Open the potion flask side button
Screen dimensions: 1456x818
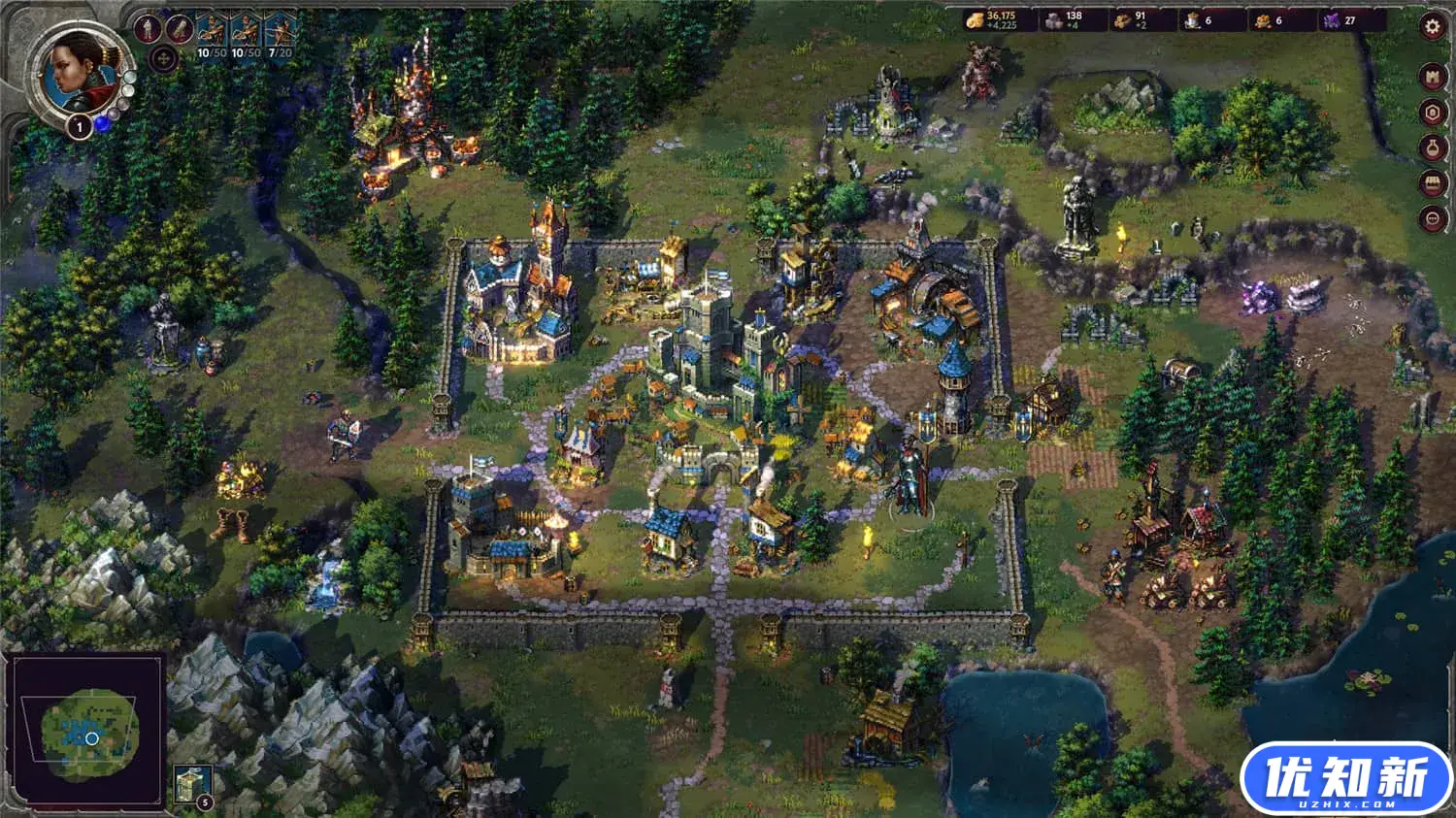tap(1433, 147)
